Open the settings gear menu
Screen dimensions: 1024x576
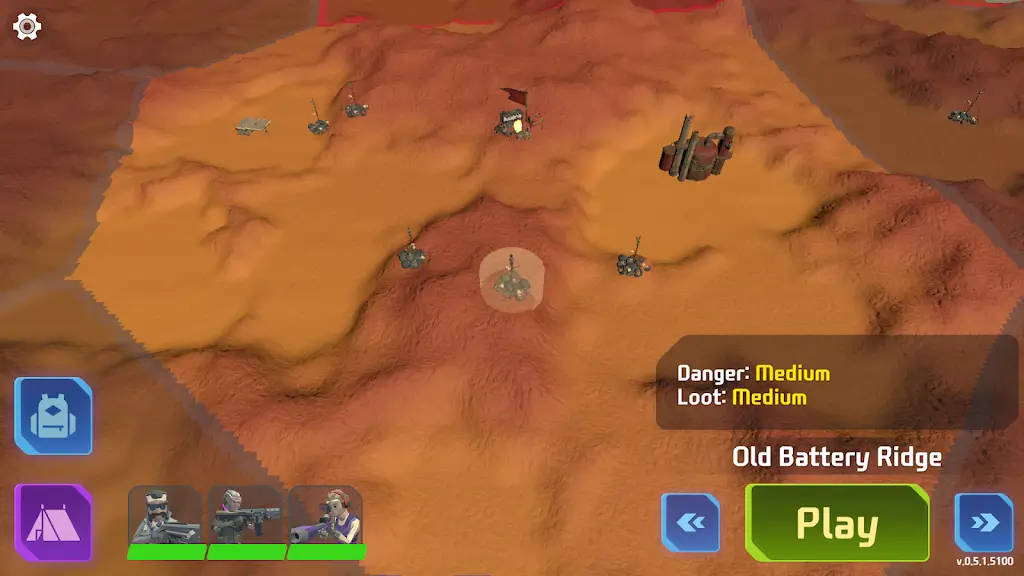(x=27, y=27)
